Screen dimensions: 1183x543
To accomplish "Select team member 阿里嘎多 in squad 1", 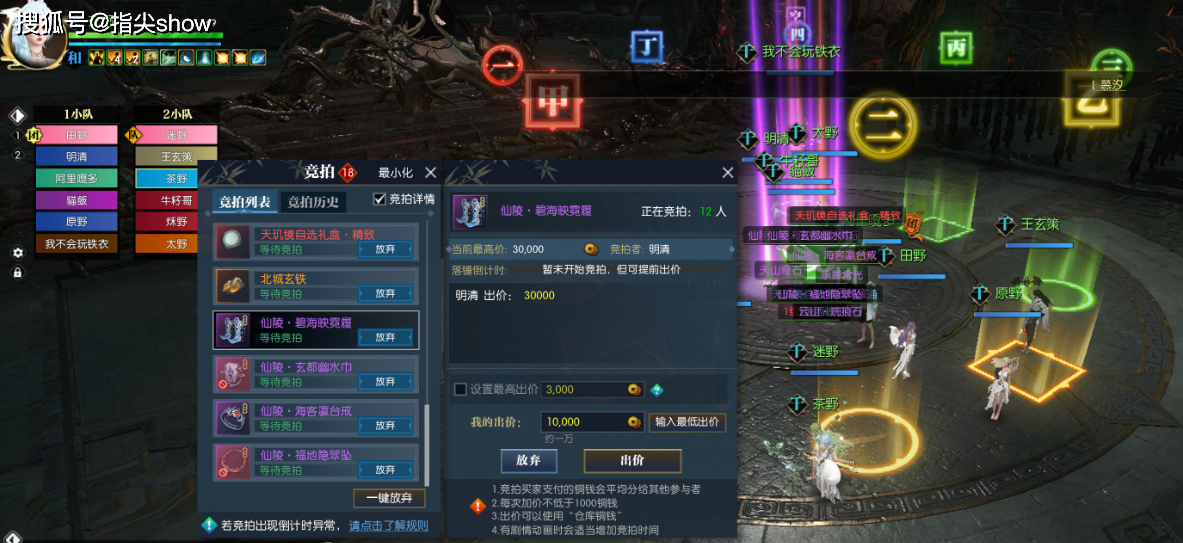I will tap(76, 178).
